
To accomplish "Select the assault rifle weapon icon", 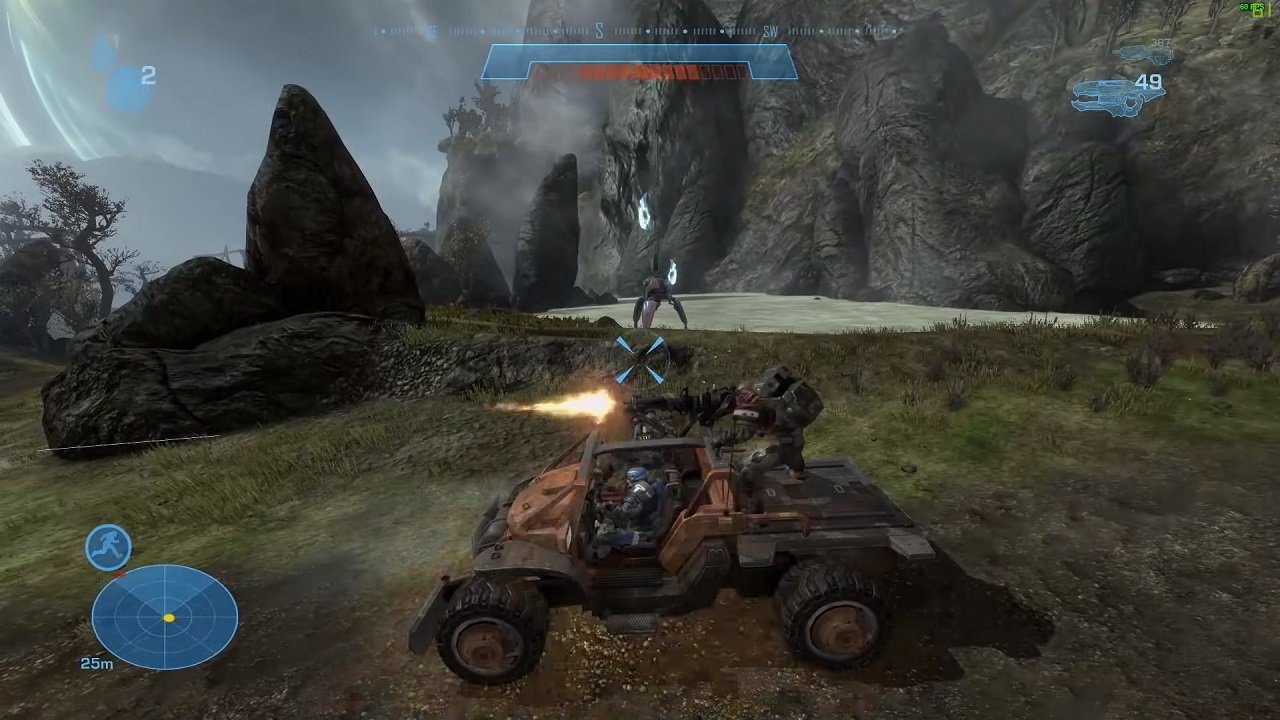I will tap(1145, 52).
